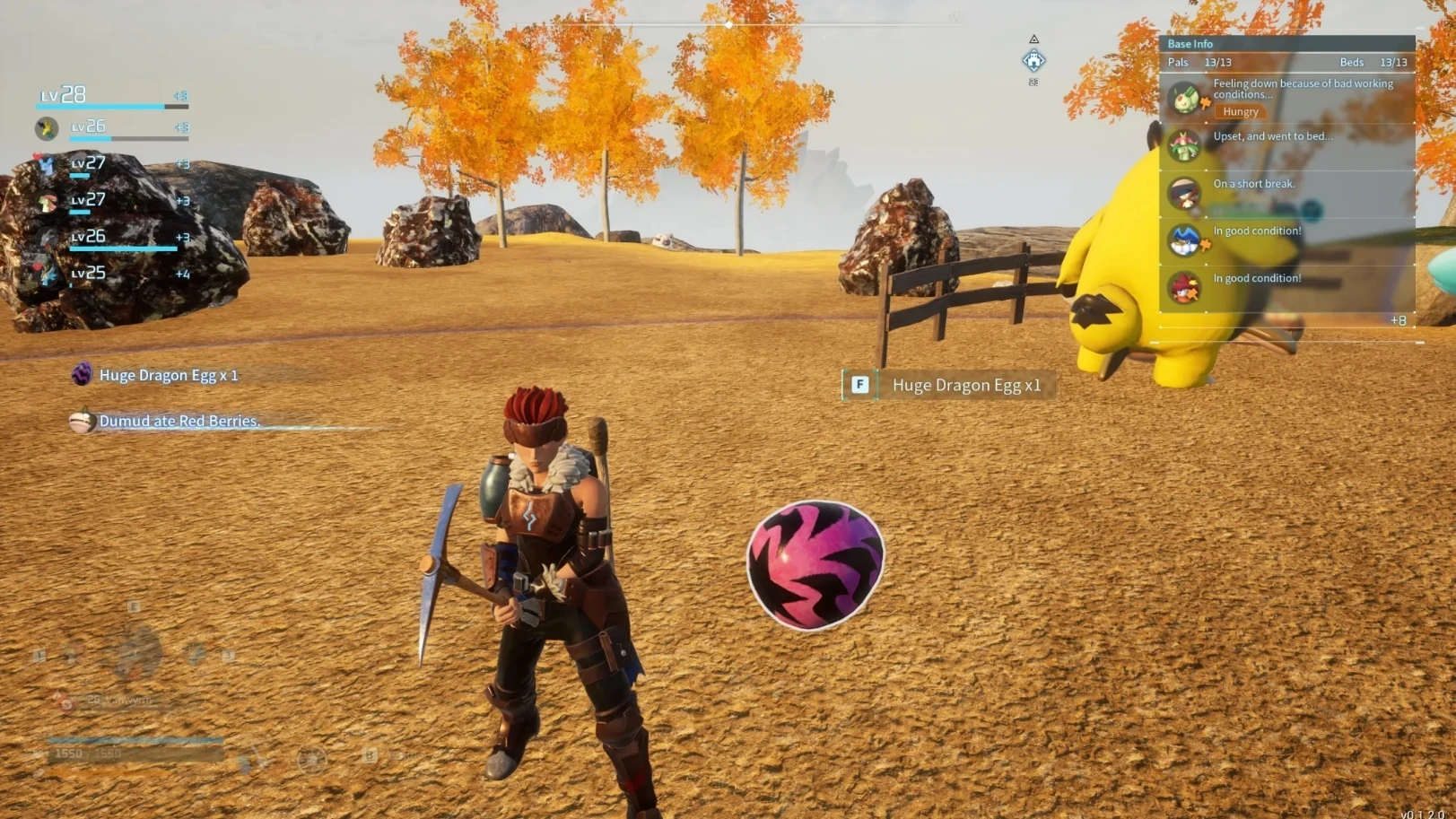
Task: Select the Lv 25 blue party pal portrait
Action: (x=47, y=274)
